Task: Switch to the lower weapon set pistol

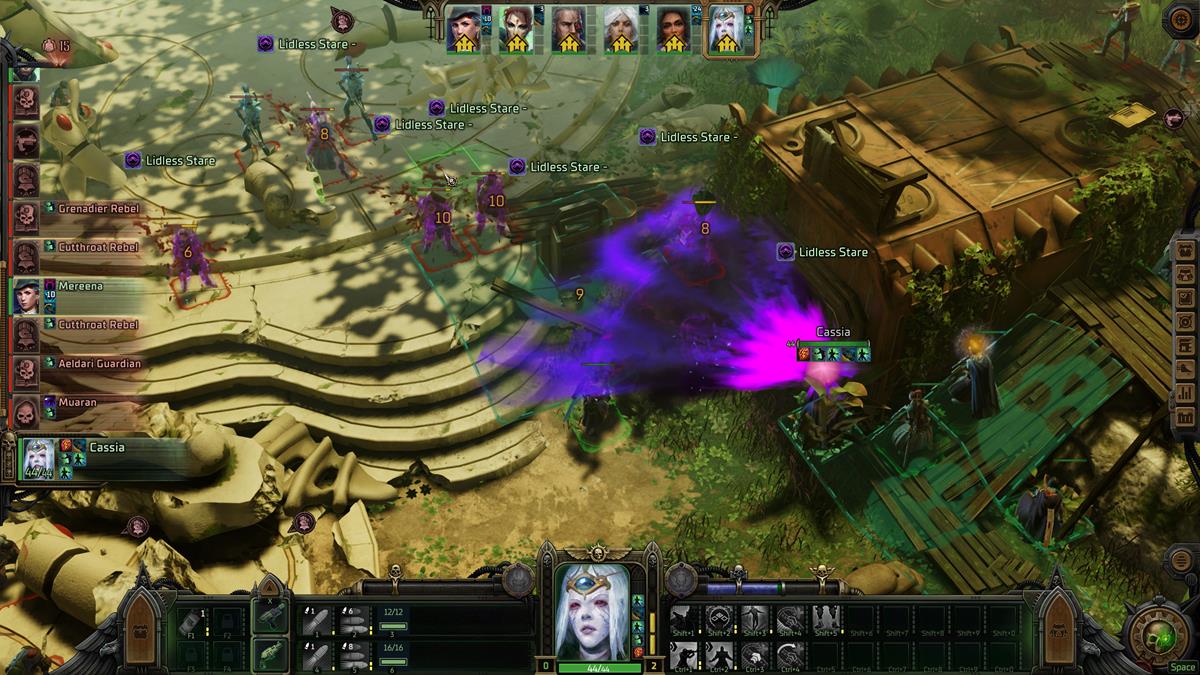Action: click(x=269, y=655)
